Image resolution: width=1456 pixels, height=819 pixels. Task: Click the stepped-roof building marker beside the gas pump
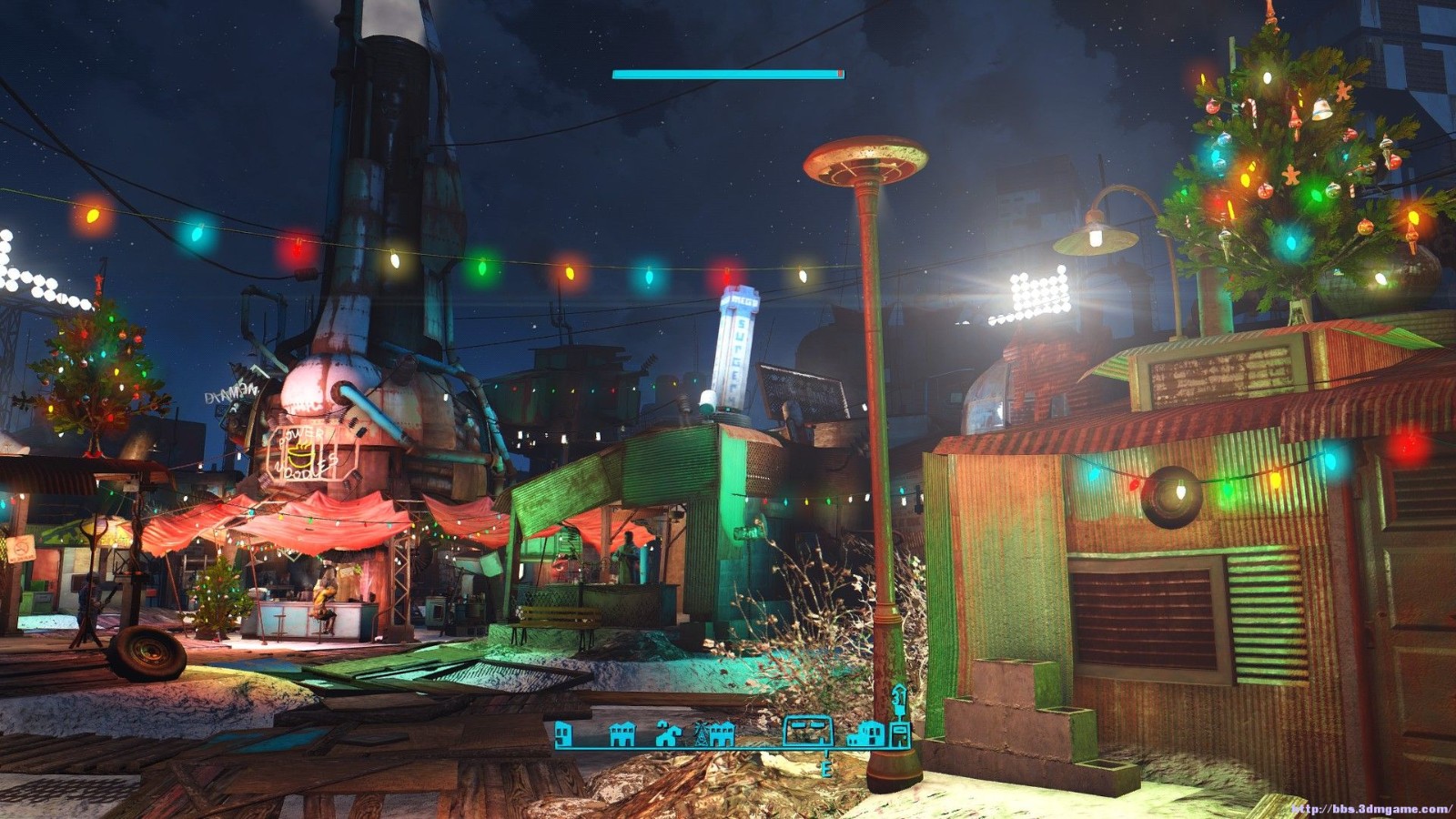pos(865,733)
